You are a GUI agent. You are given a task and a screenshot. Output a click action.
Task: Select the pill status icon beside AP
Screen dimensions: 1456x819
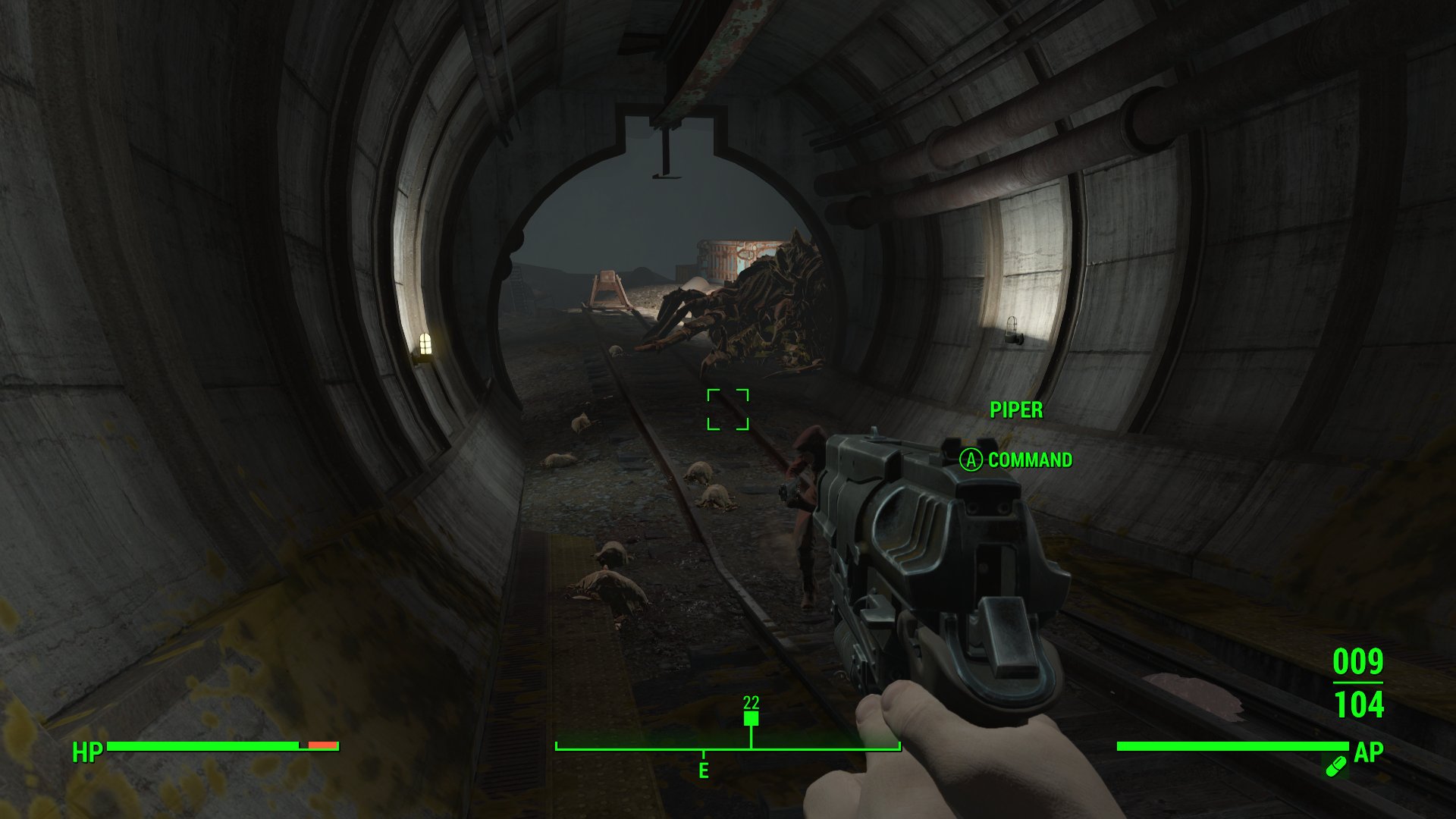(1335, 766)
